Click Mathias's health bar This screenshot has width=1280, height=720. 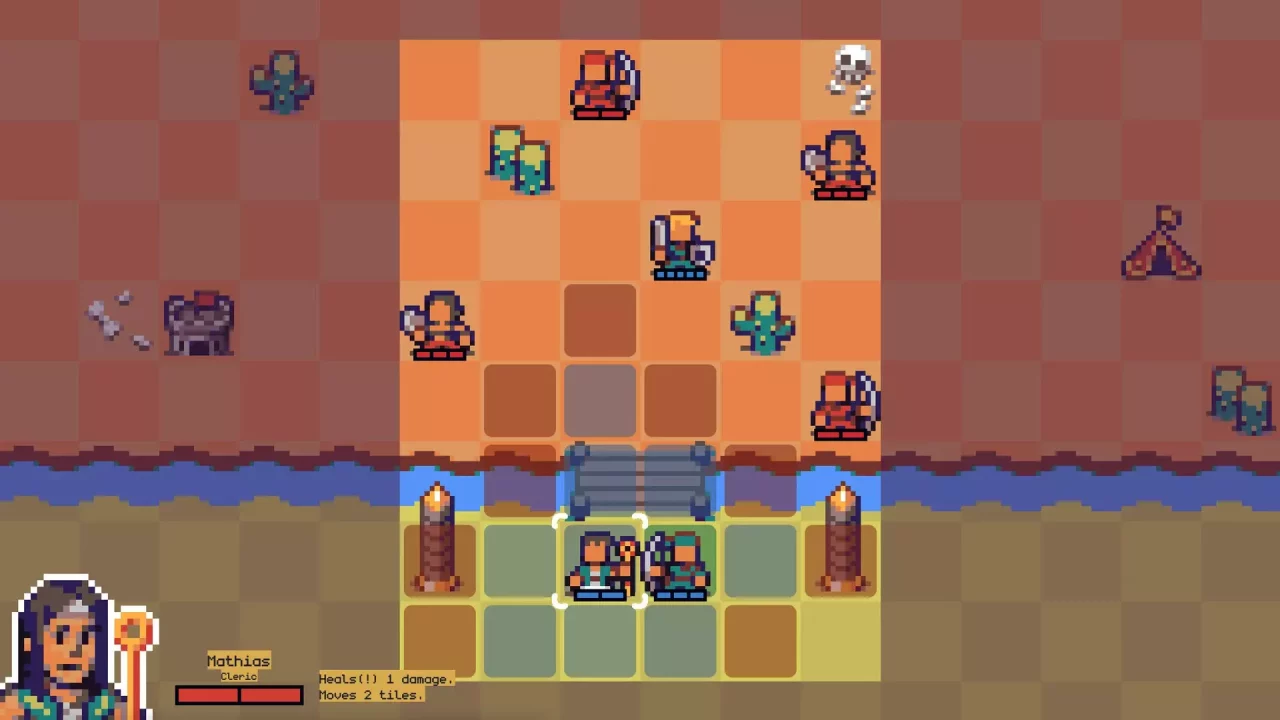point(238,694)
